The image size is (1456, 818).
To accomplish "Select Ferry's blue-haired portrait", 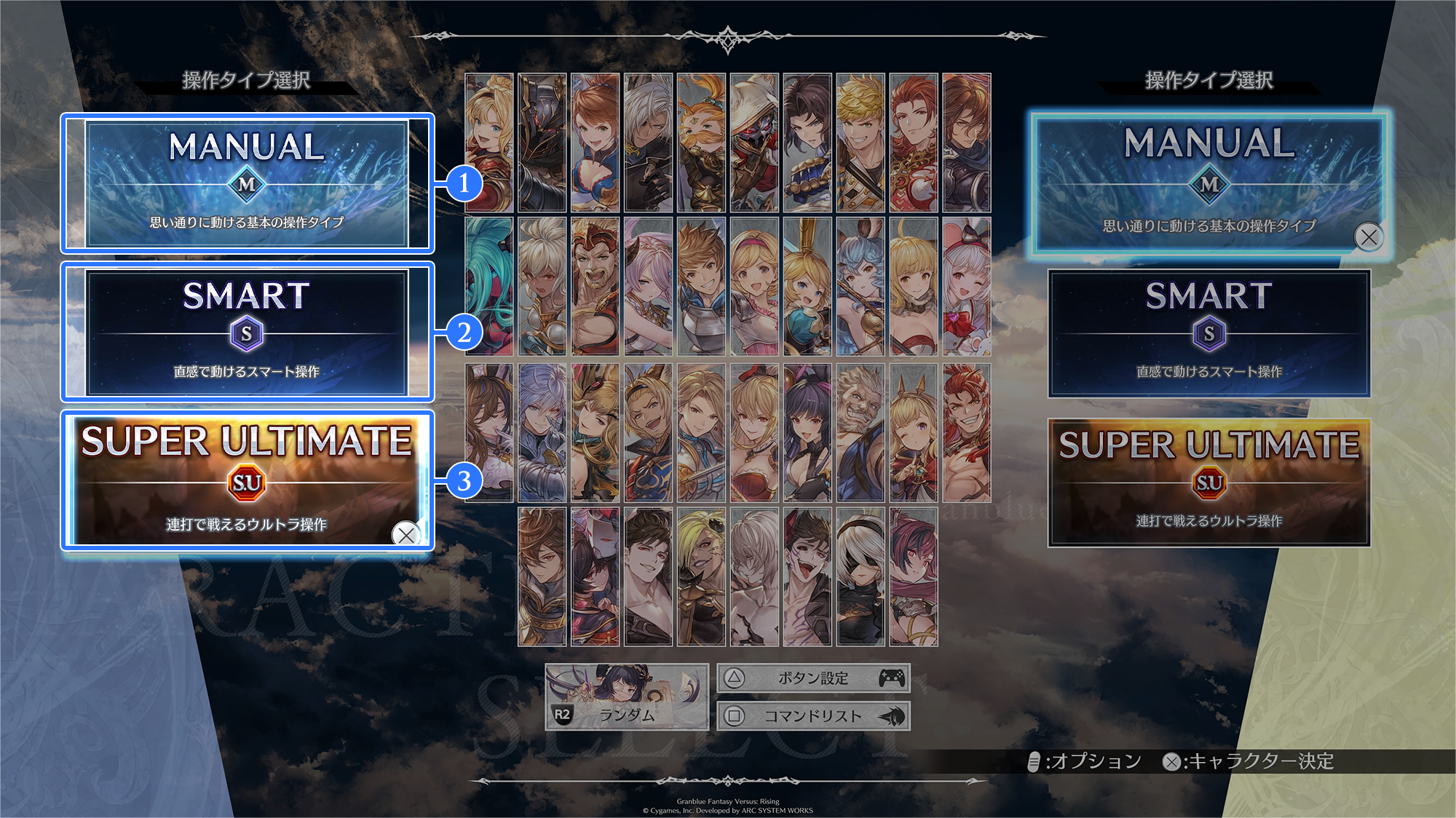I will click(x=860, y=287).
